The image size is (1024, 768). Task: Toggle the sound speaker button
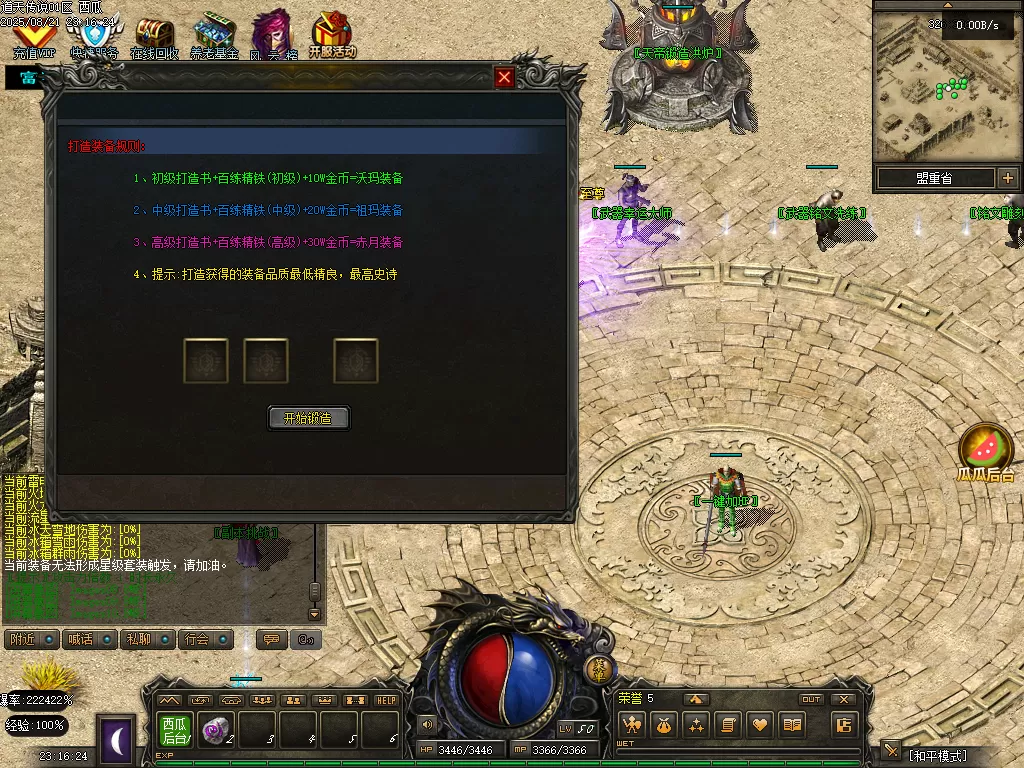[427, 724]
